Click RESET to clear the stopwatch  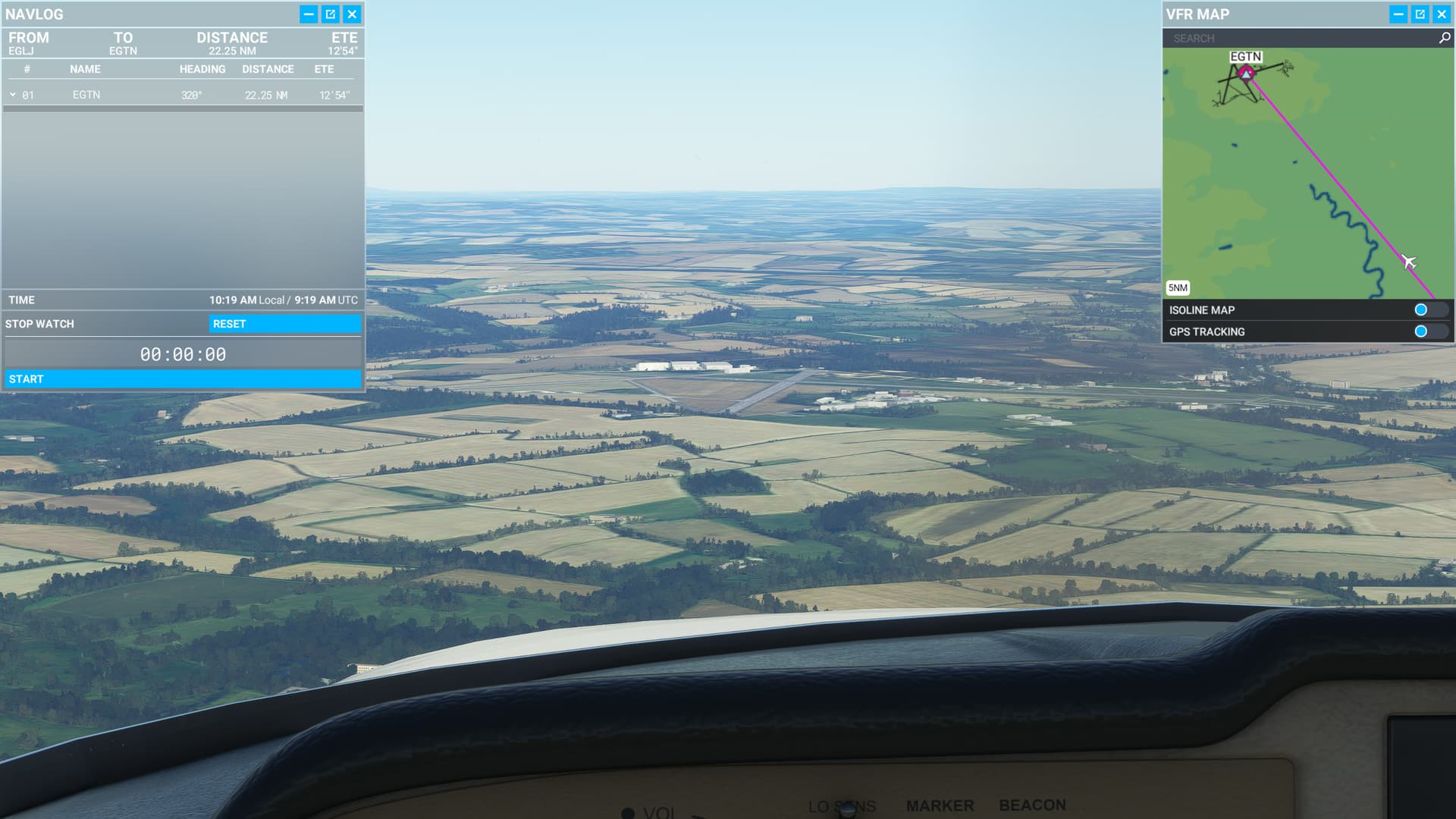[x=286, y=324]
